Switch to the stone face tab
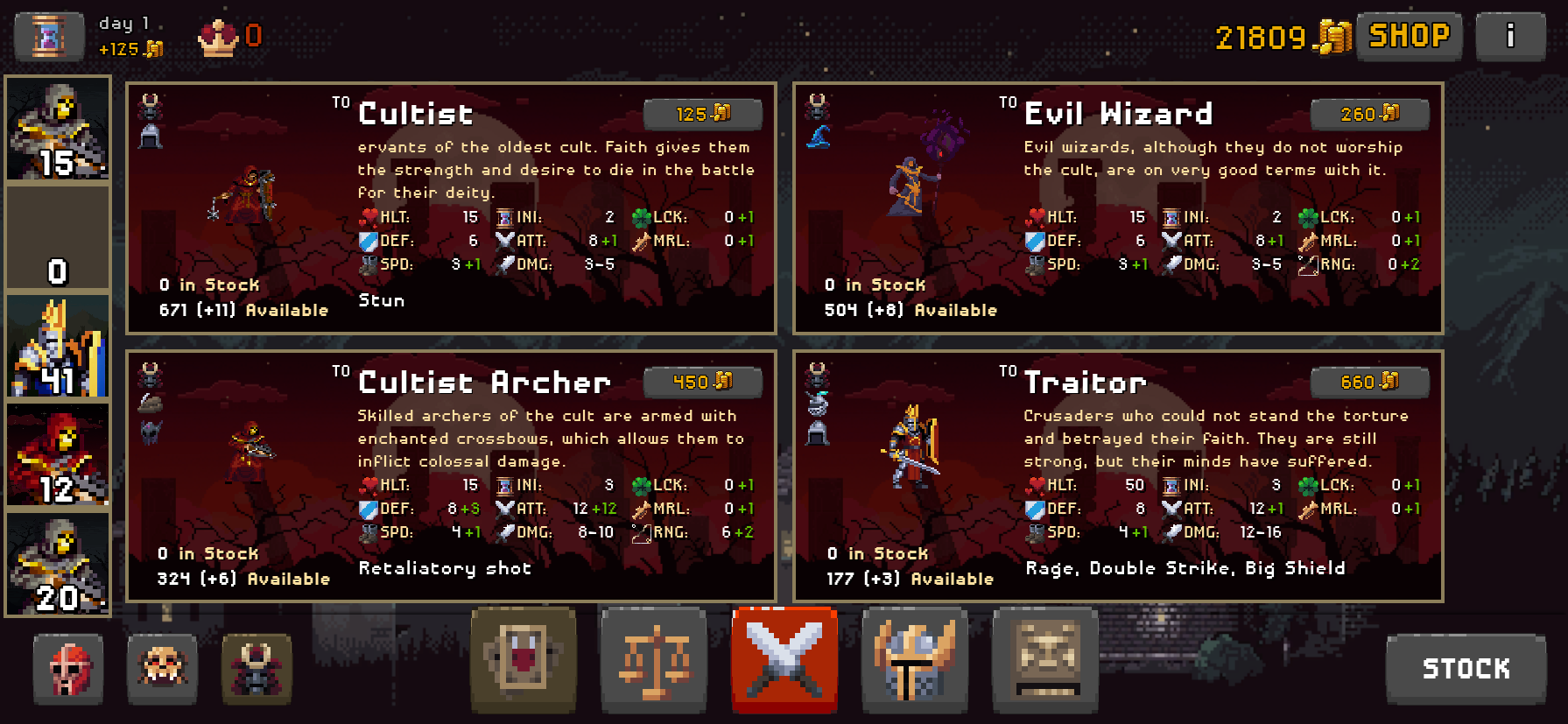This screenshot has height=724, width=1568. (1045, 659)
